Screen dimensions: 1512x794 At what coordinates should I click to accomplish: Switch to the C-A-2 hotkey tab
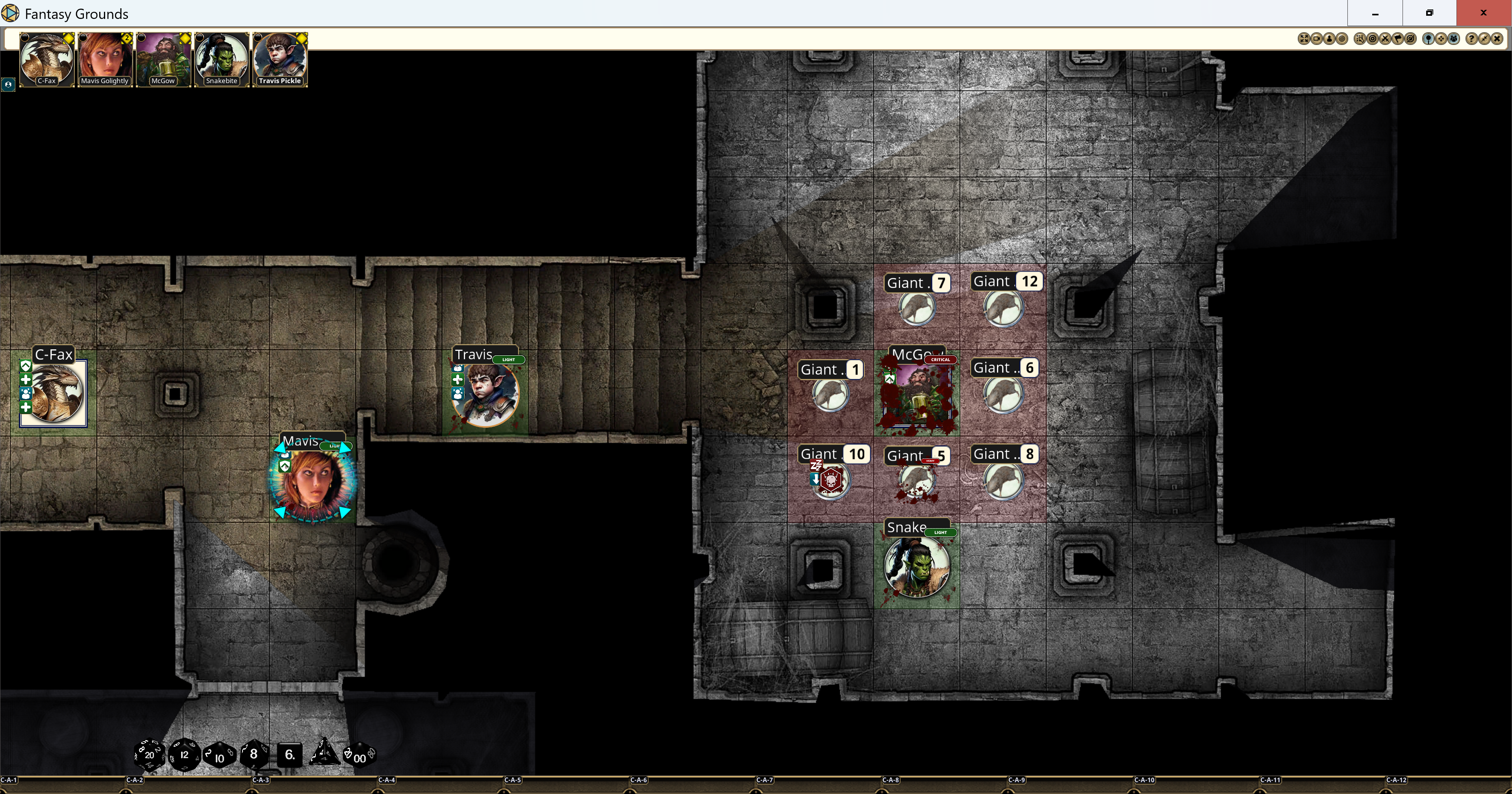pyautogui.click(x=134, y=781)
